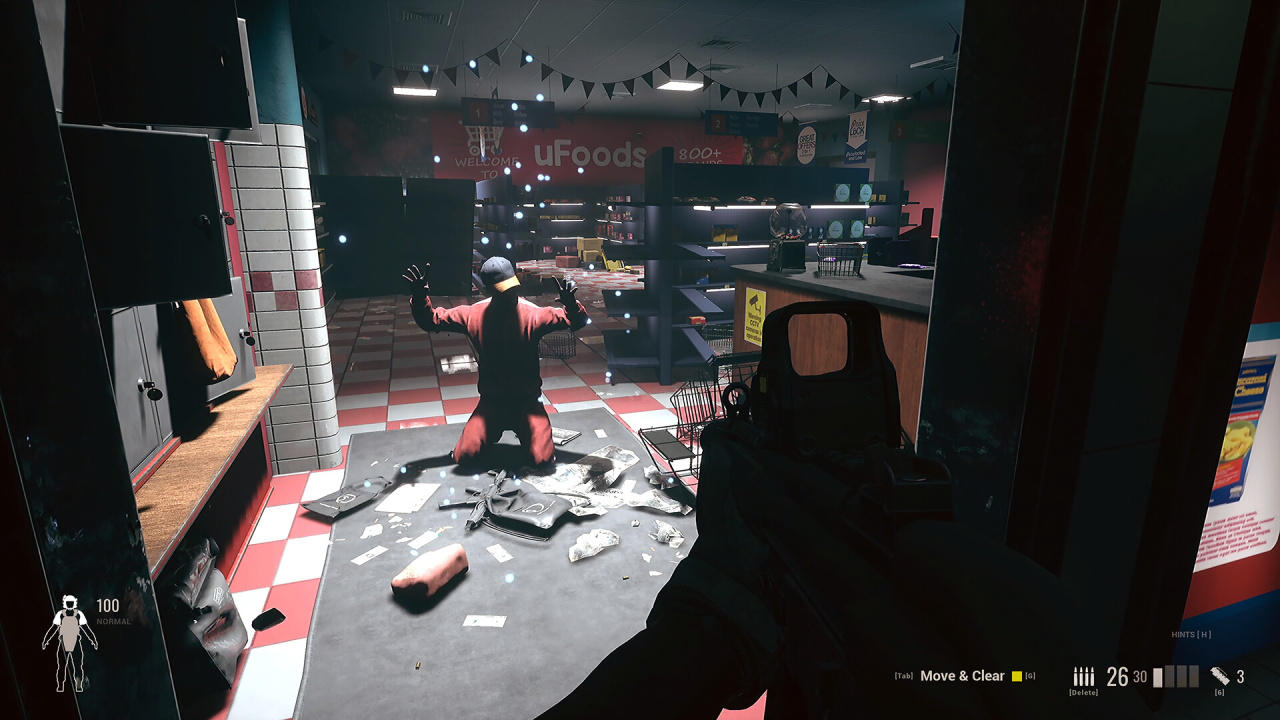The width and height of the screenshot is (1280, 720).
Task: Select the grenade item icon
Action: click(1220, 675)
